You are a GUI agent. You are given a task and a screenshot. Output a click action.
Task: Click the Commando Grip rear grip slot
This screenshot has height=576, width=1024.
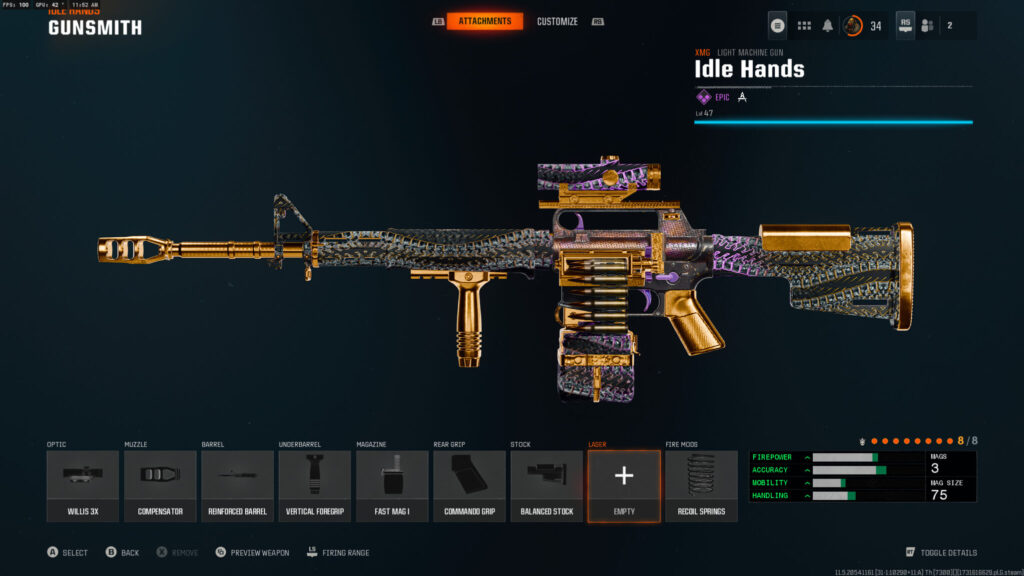[469, 486]
